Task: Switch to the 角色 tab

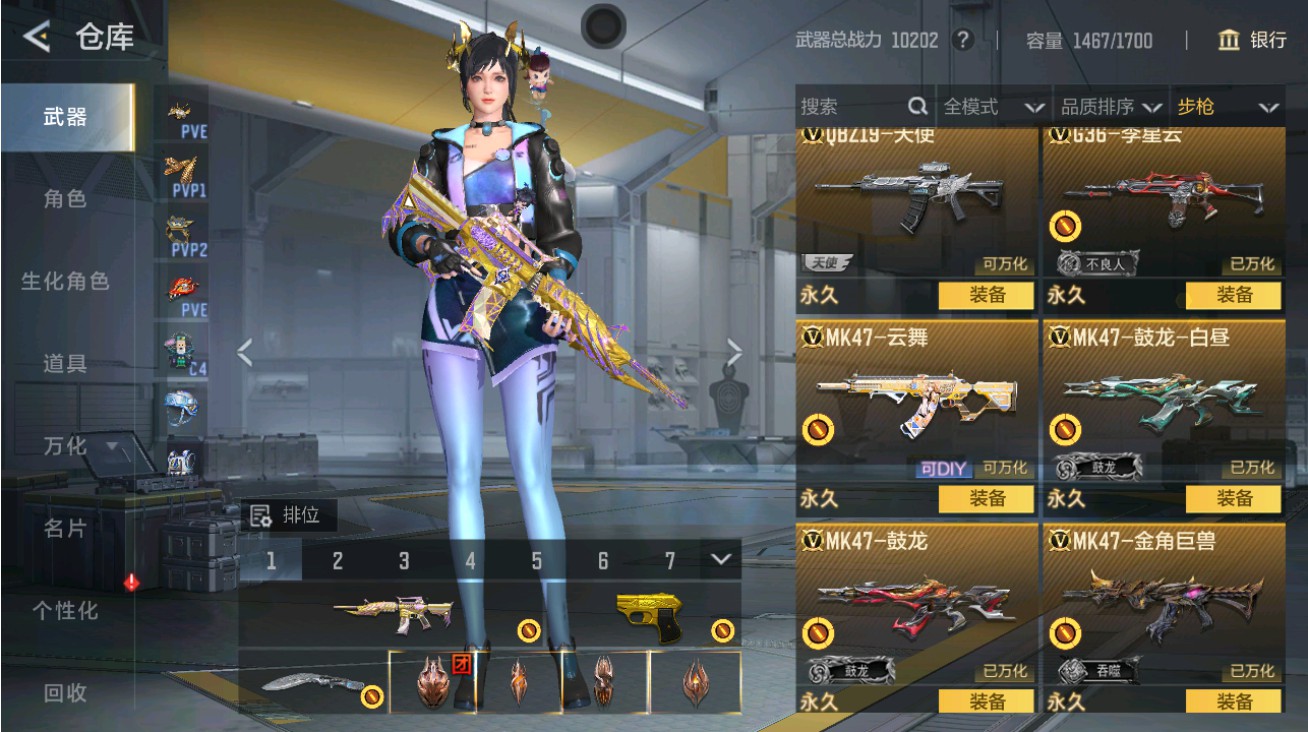Action: [65, 199]
